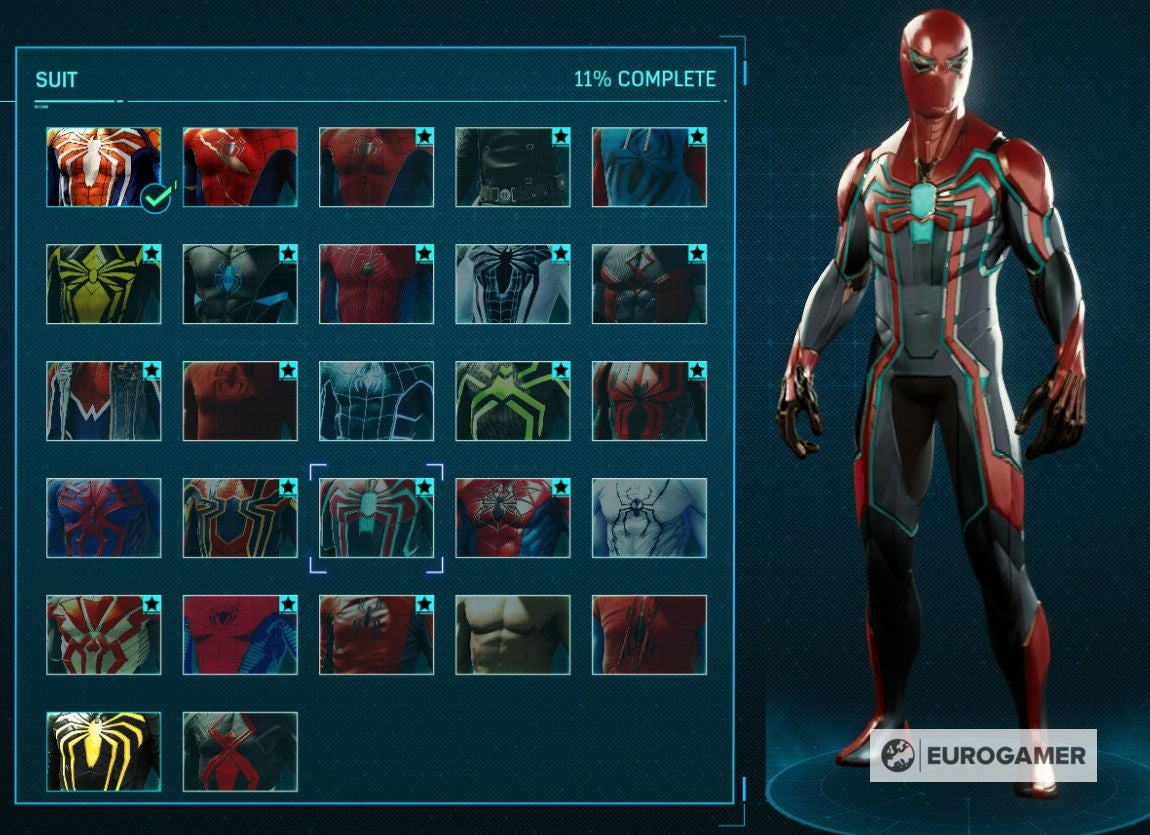Screen dimensions: 1150x835
Task: Pick the black suit with gold trim Iron Spider
Action: coord(240,518)
